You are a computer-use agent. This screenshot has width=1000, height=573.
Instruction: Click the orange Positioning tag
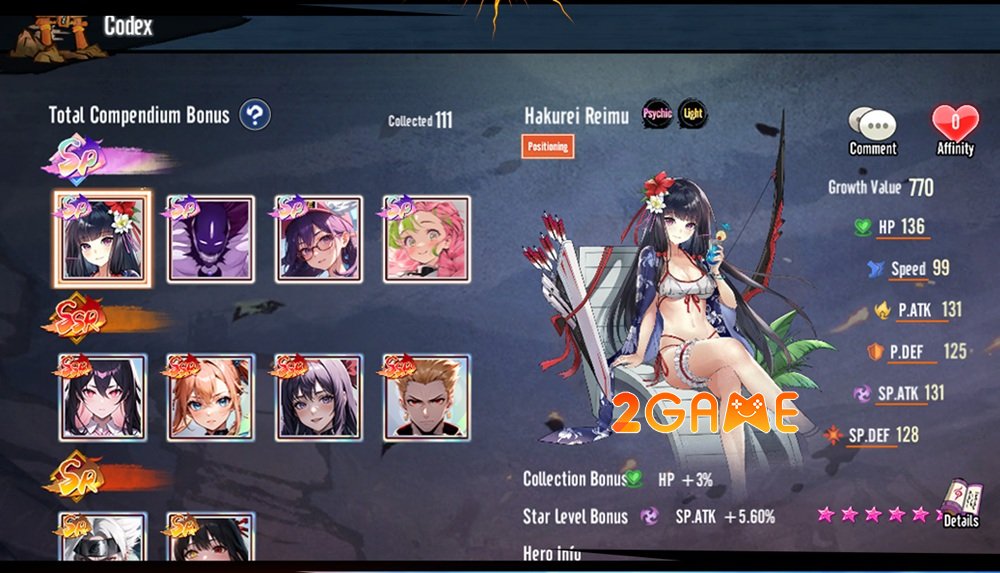tap(548, 146)
